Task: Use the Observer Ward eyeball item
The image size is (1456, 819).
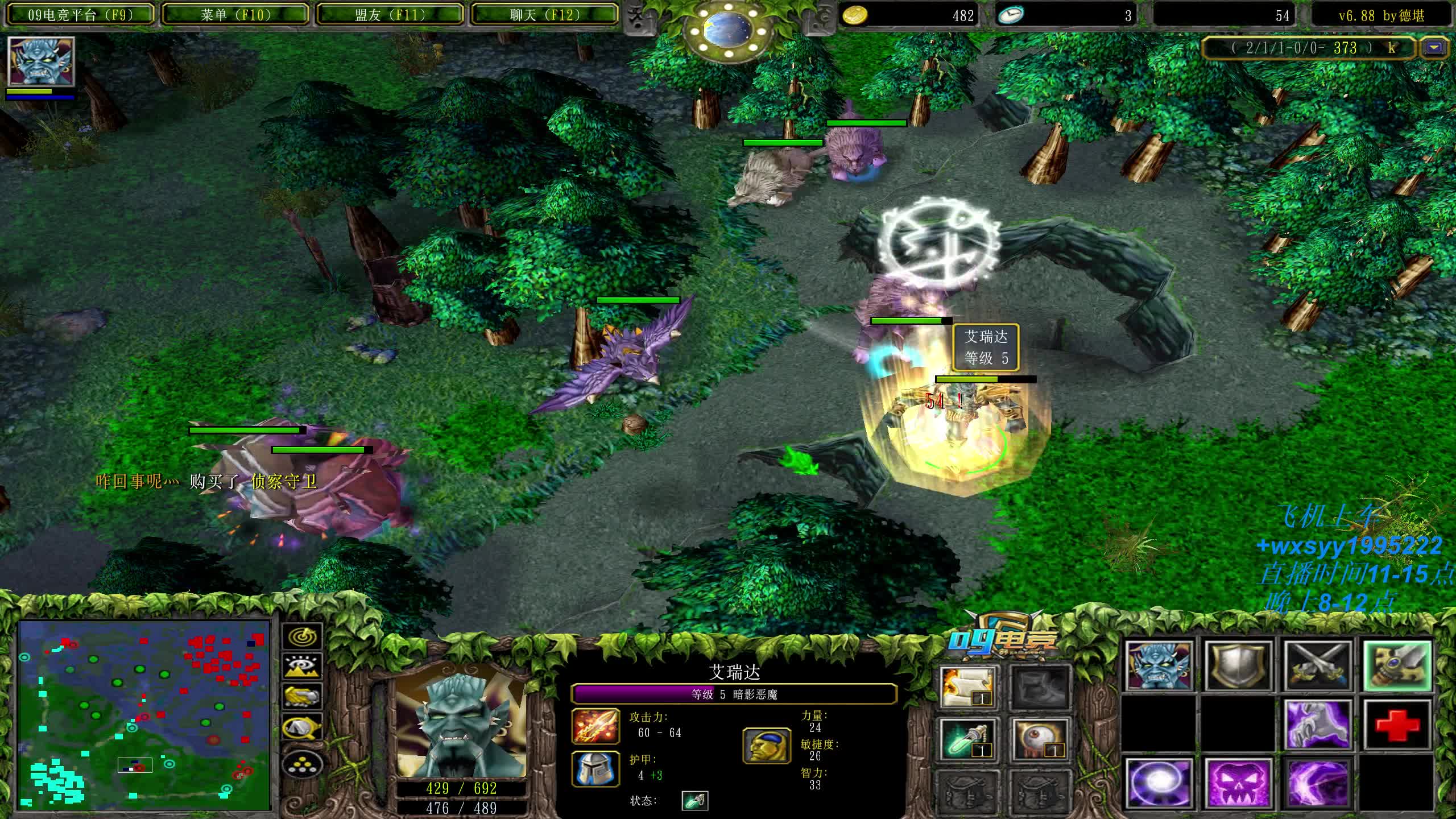Action: coord(1040,739)
